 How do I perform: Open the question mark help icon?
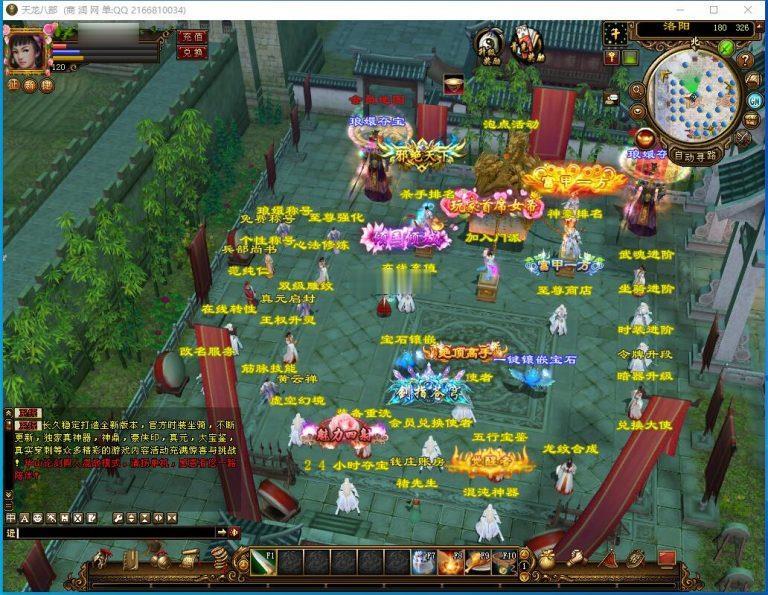747,60
